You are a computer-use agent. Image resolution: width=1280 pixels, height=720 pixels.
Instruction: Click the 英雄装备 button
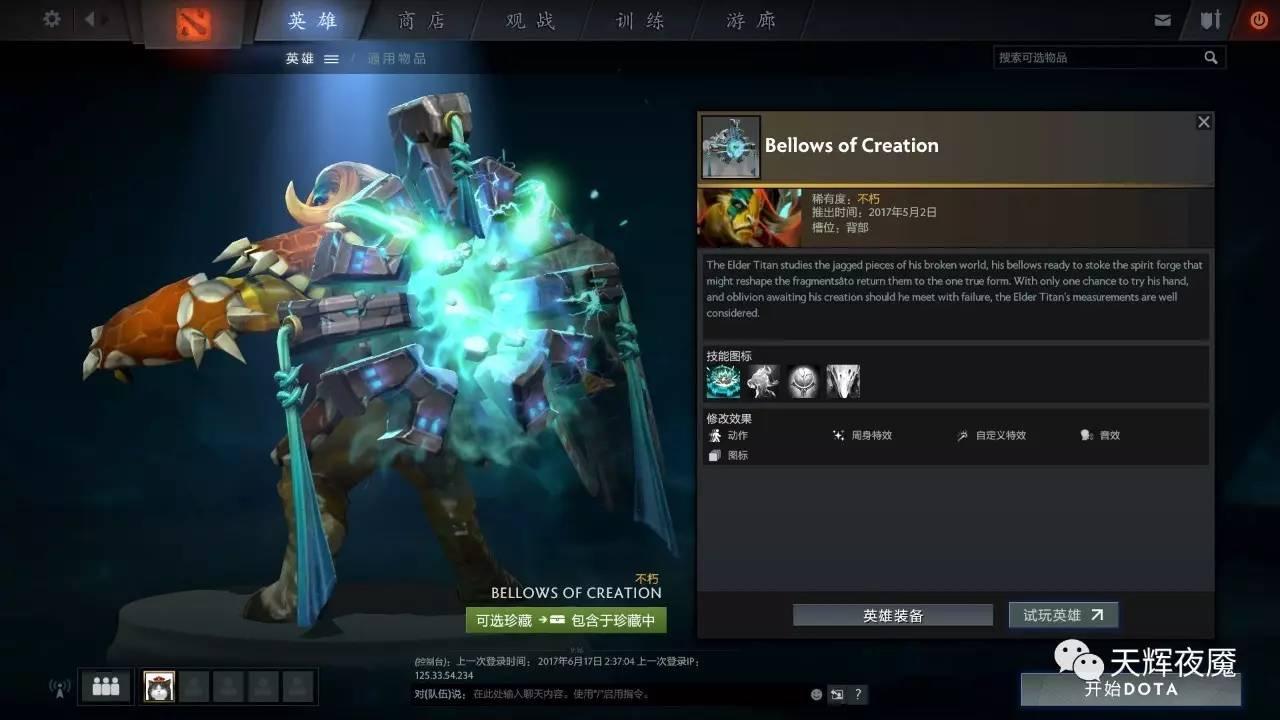click(893, 615)
